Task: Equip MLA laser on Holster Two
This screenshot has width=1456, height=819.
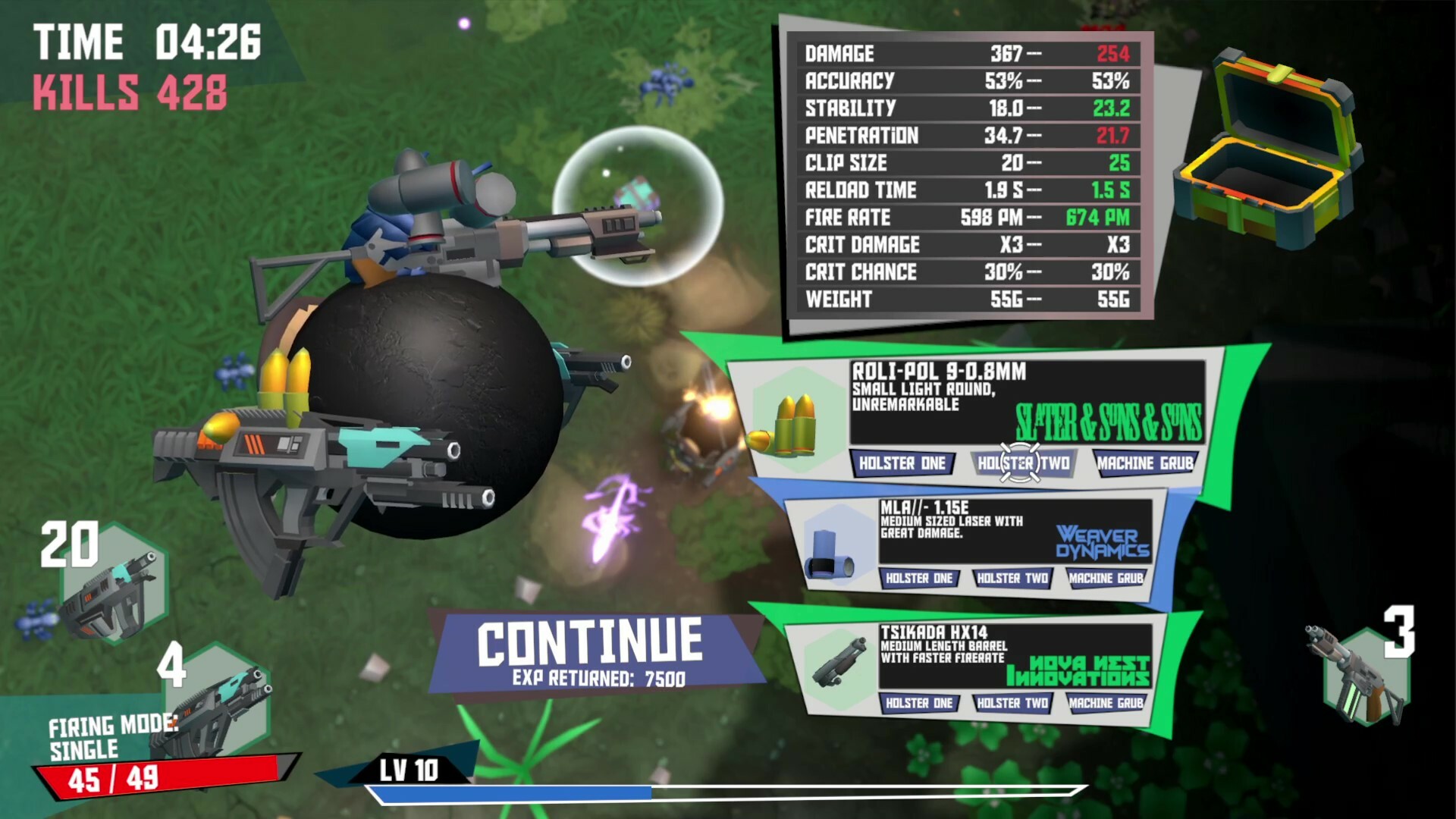Action: tap(1012, 579)
